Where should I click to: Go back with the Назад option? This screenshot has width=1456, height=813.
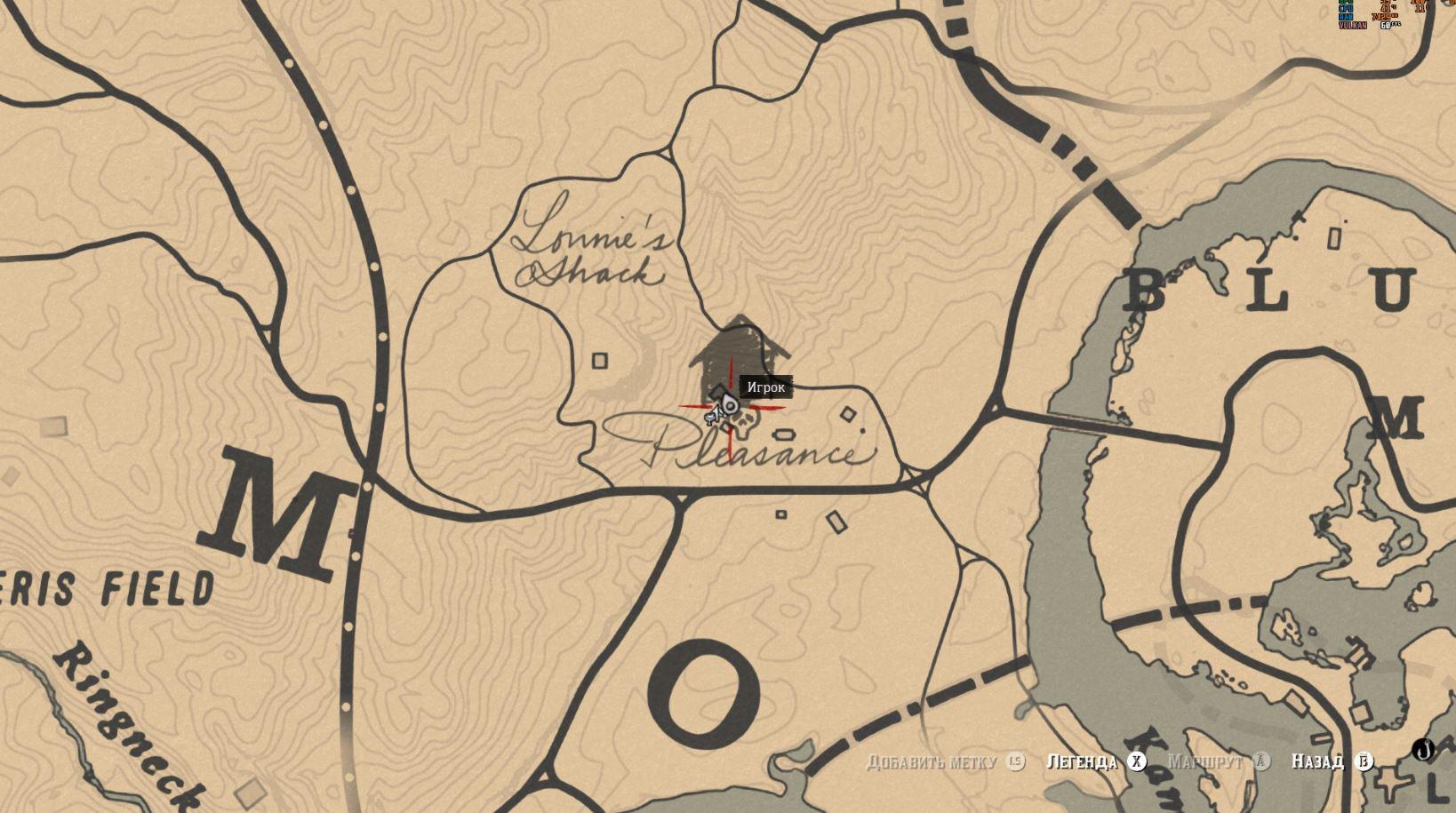pyautogui.click(x=1317, y=761)
